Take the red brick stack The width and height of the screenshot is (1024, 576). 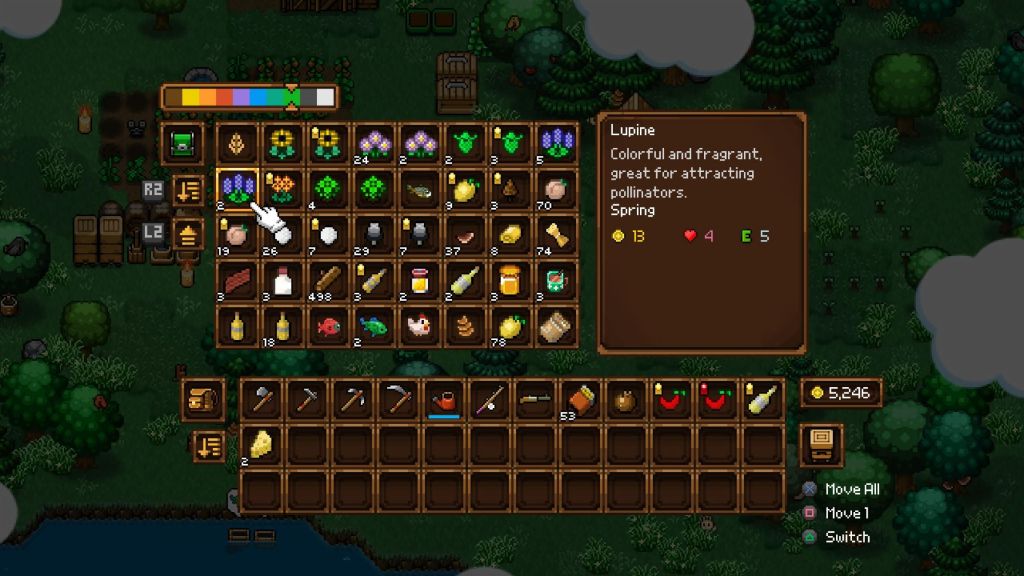tap(237, 281)
